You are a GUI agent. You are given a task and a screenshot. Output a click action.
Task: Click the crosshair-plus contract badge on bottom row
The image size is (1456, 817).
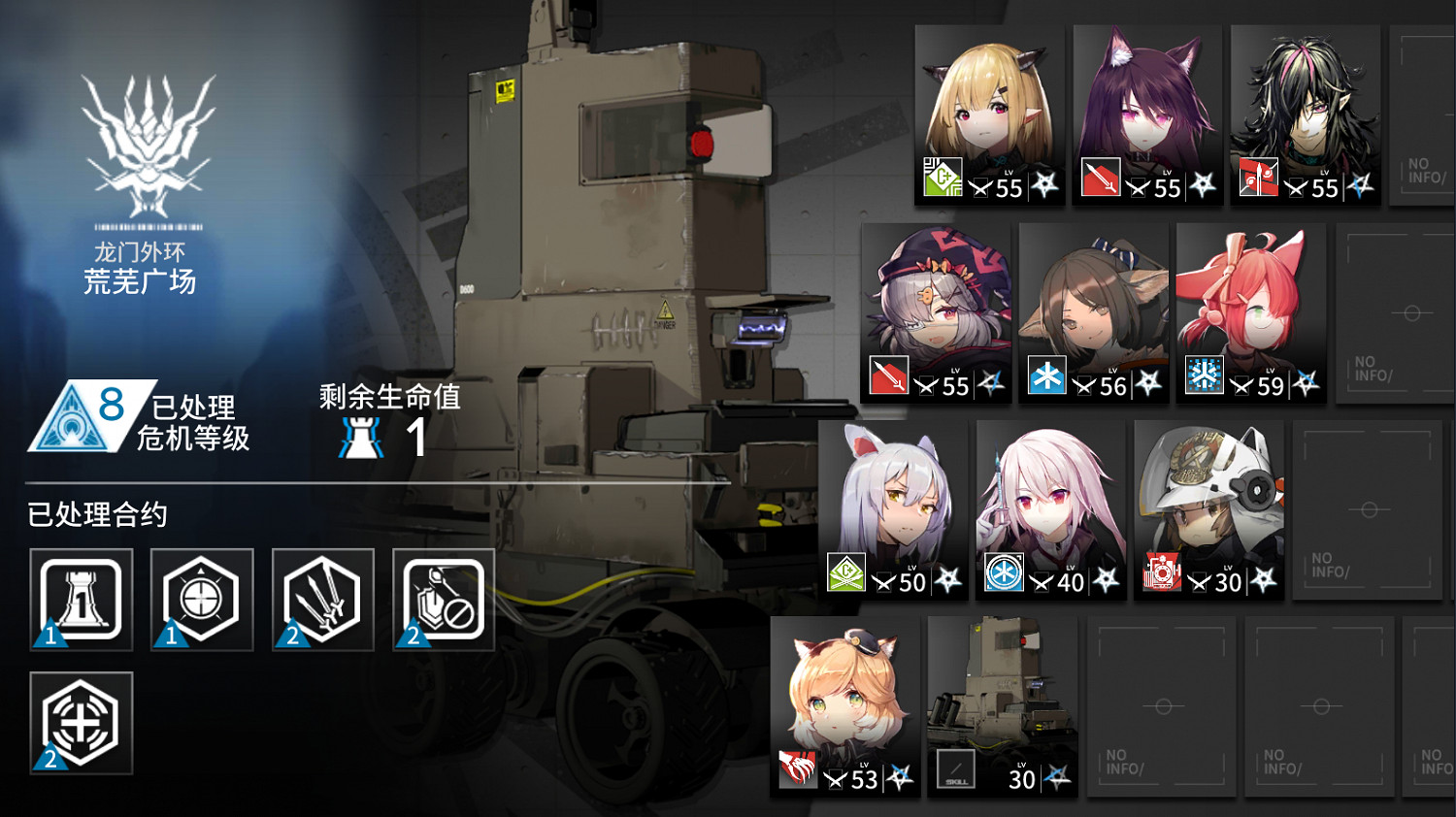click(81, 723)
